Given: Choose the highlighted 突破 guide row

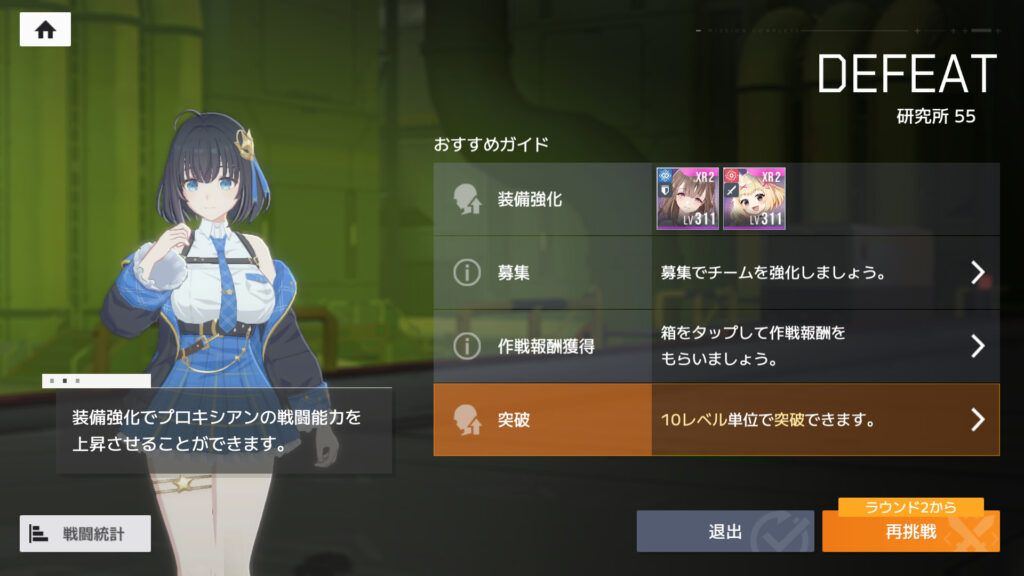Looking at the screenshot, I should tap(716, 420).
